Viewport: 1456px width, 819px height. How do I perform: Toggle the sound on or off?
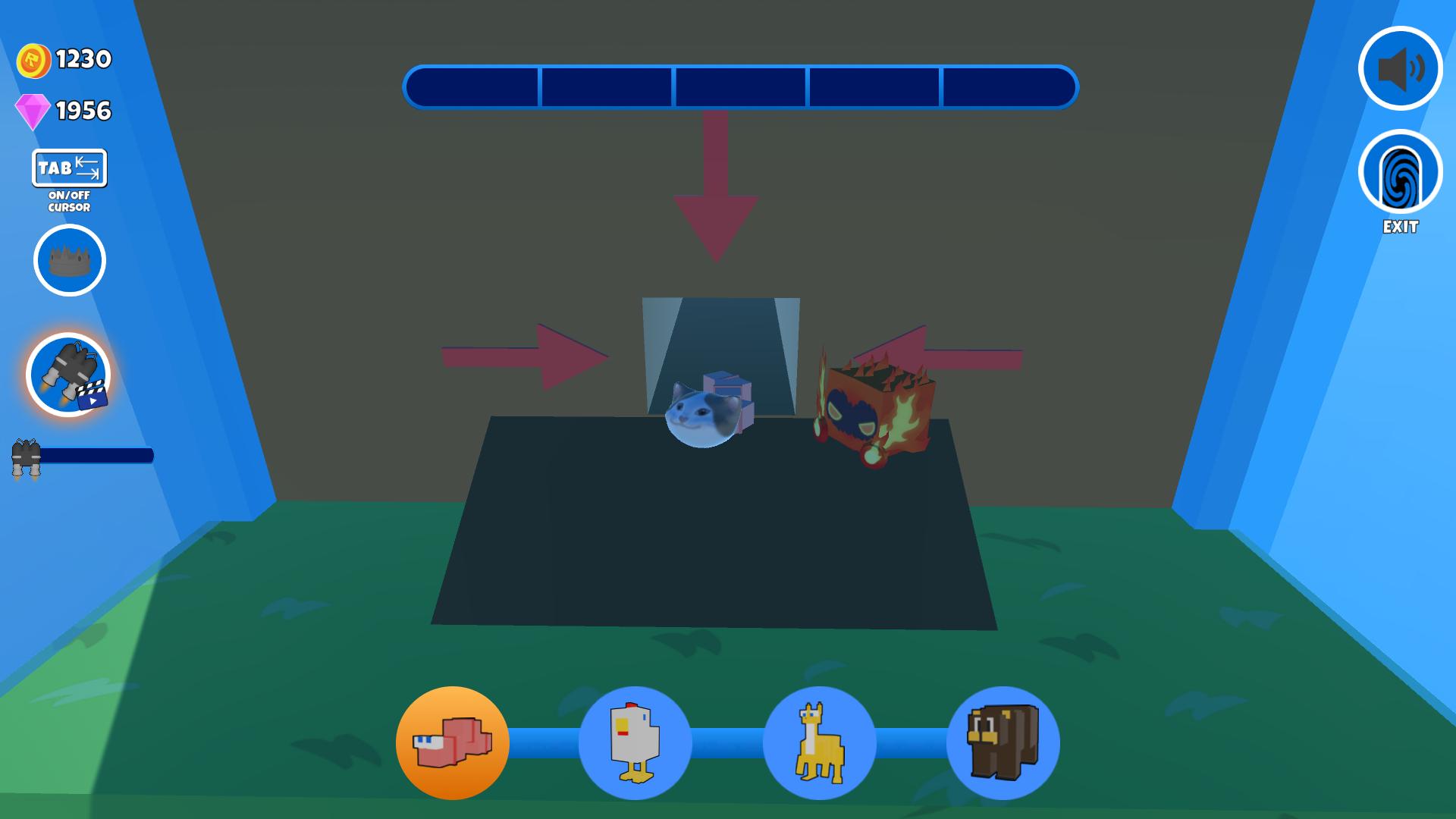[x=1401, y=69]
